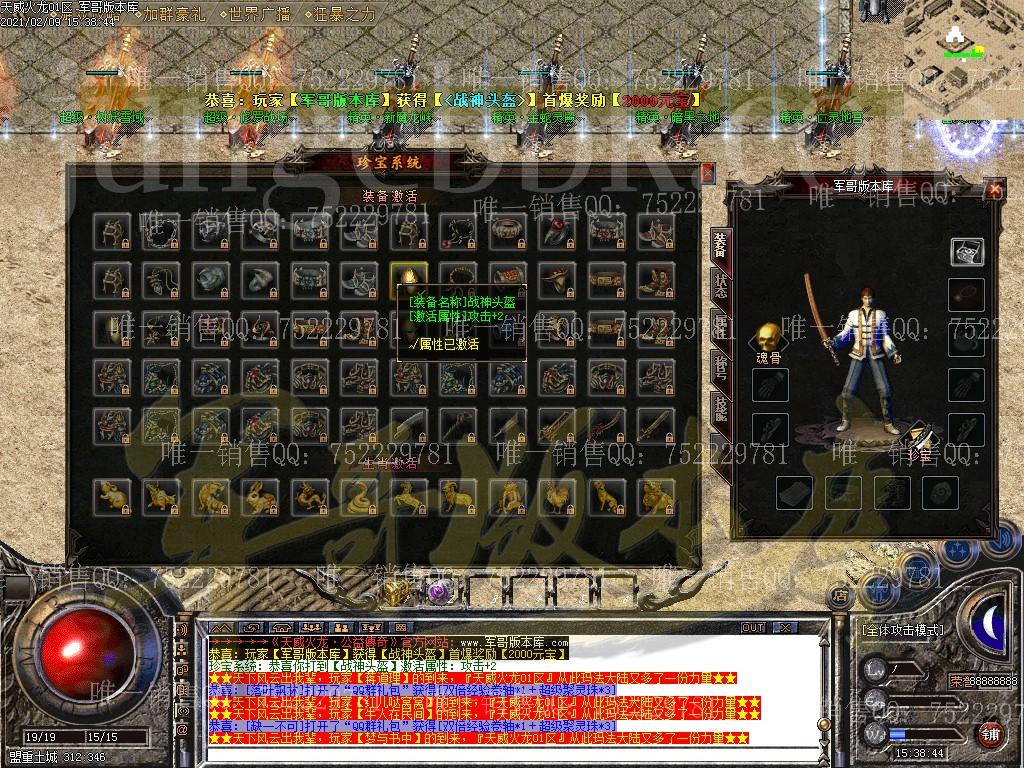Close the 珍宝系统 treasure window

[708, 172]
